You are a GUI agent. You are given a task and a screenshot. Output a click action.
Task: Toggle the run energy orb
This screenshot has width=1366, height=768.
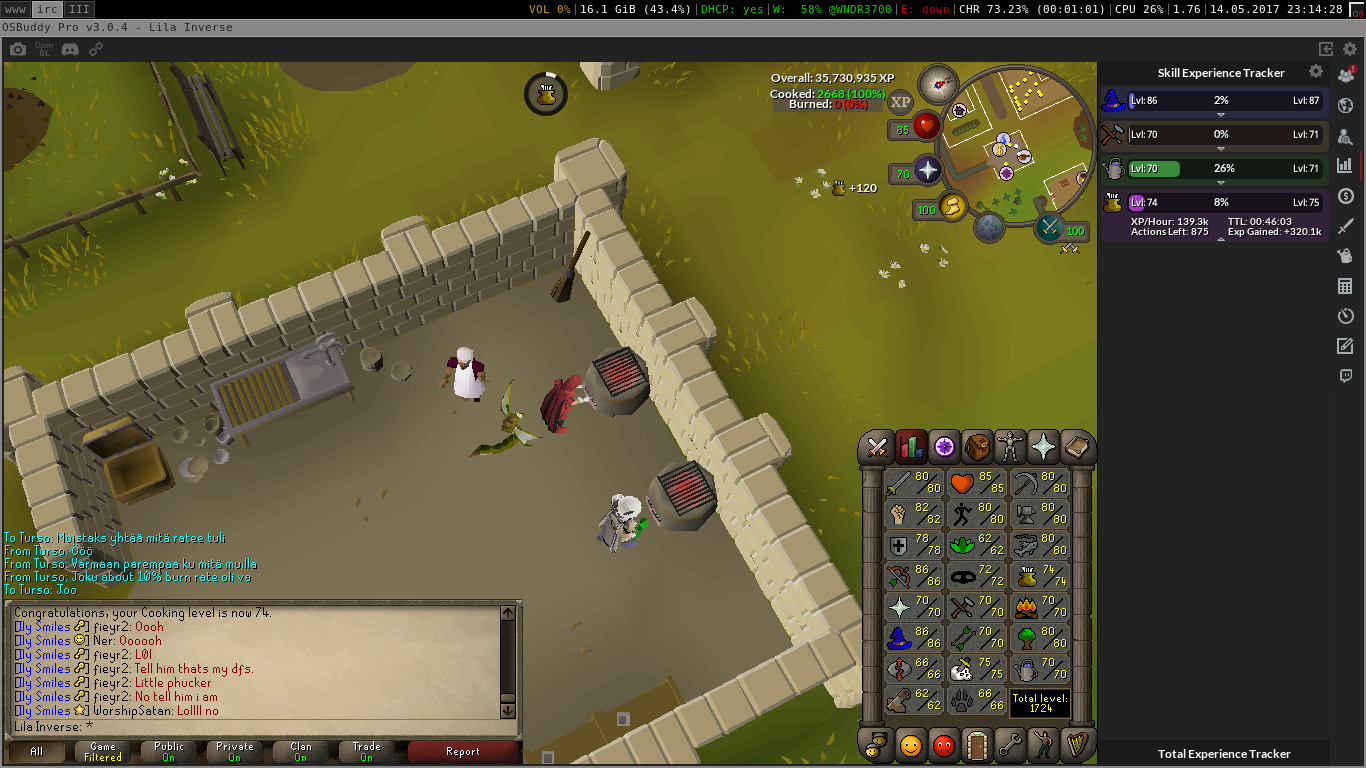(x=953, y=207)
